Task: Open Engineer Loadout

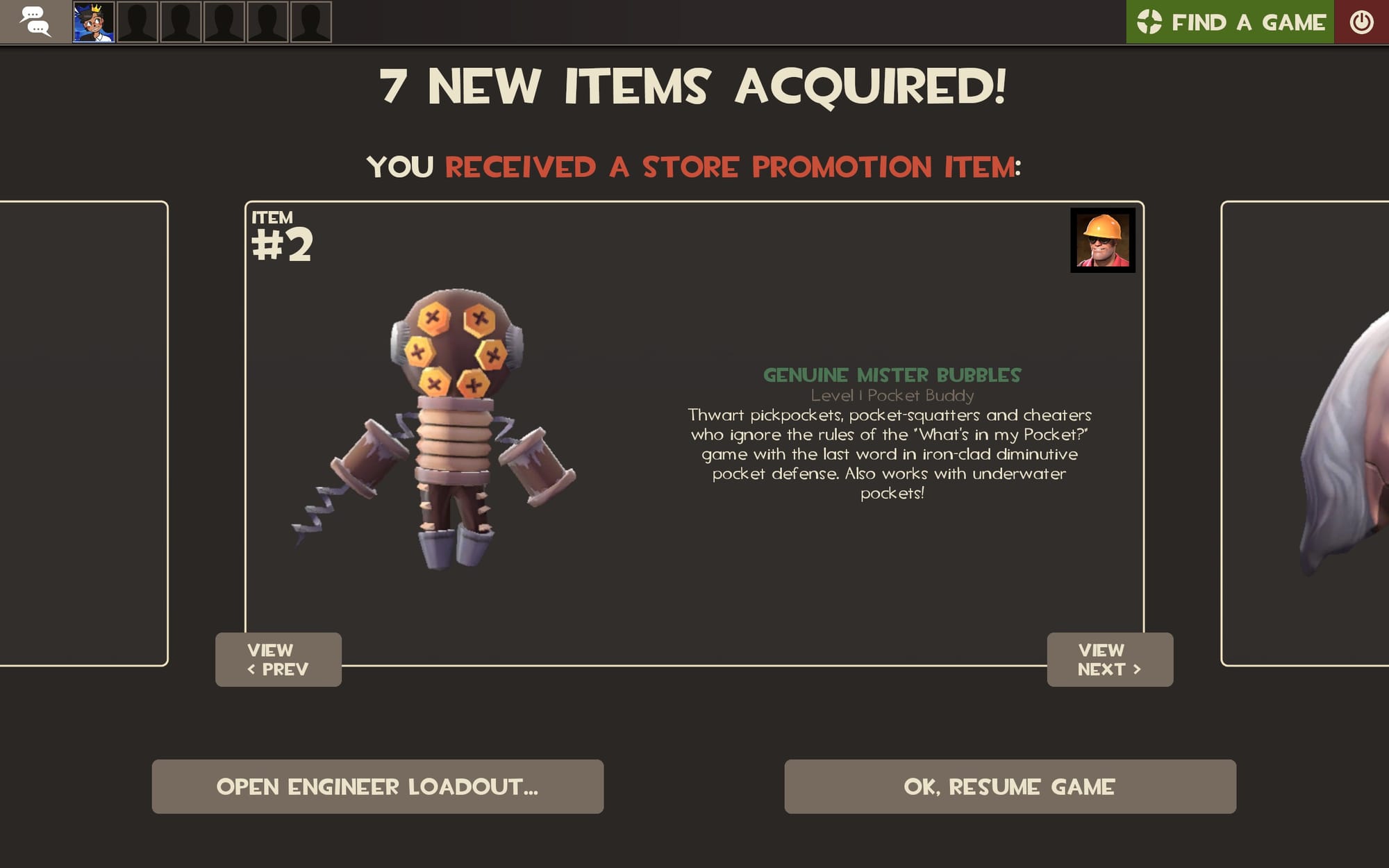Action: click(377, 786)
